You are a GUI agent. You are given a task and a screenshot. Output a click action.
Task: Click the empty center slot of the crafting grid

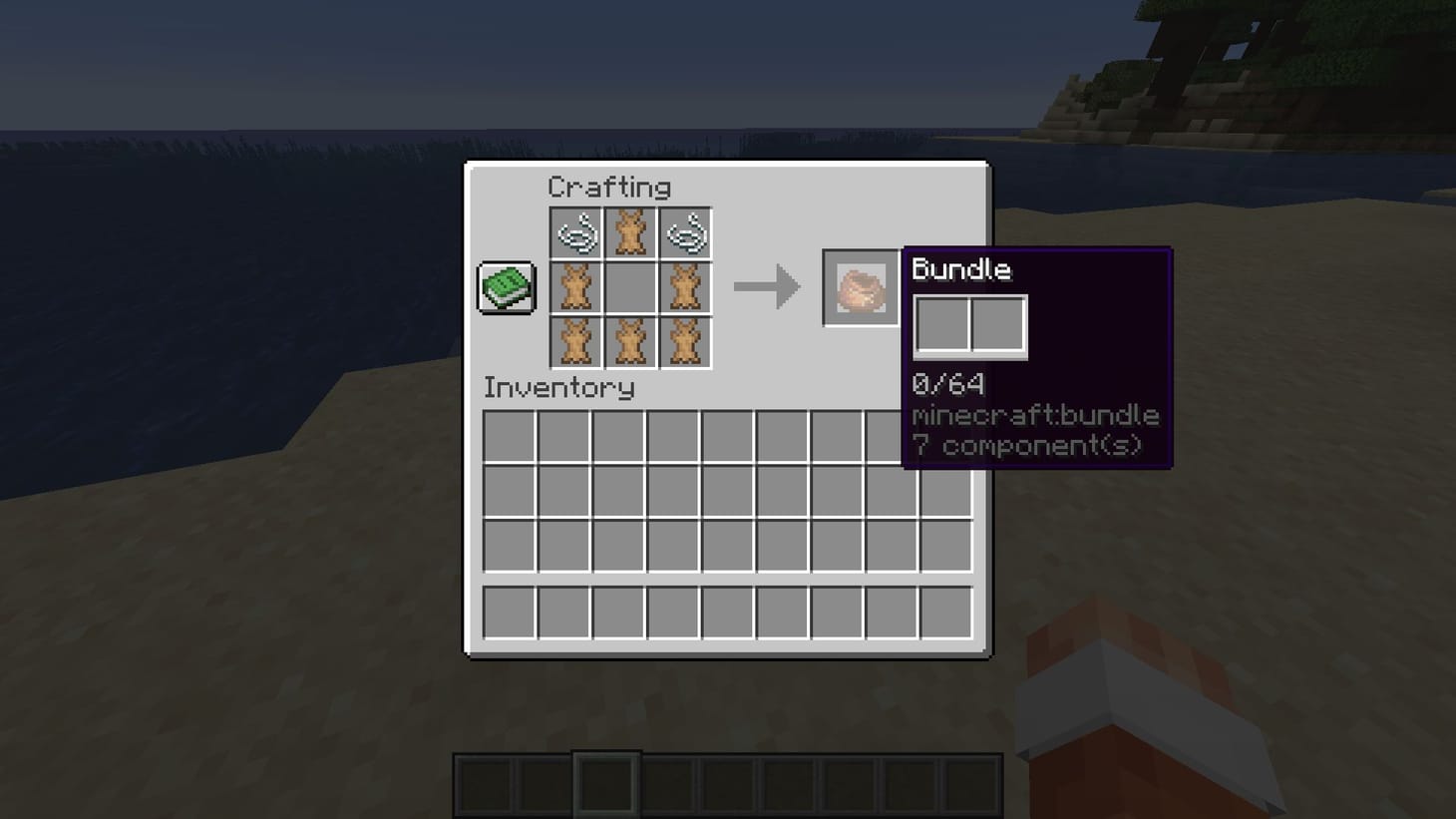point(631,286)
